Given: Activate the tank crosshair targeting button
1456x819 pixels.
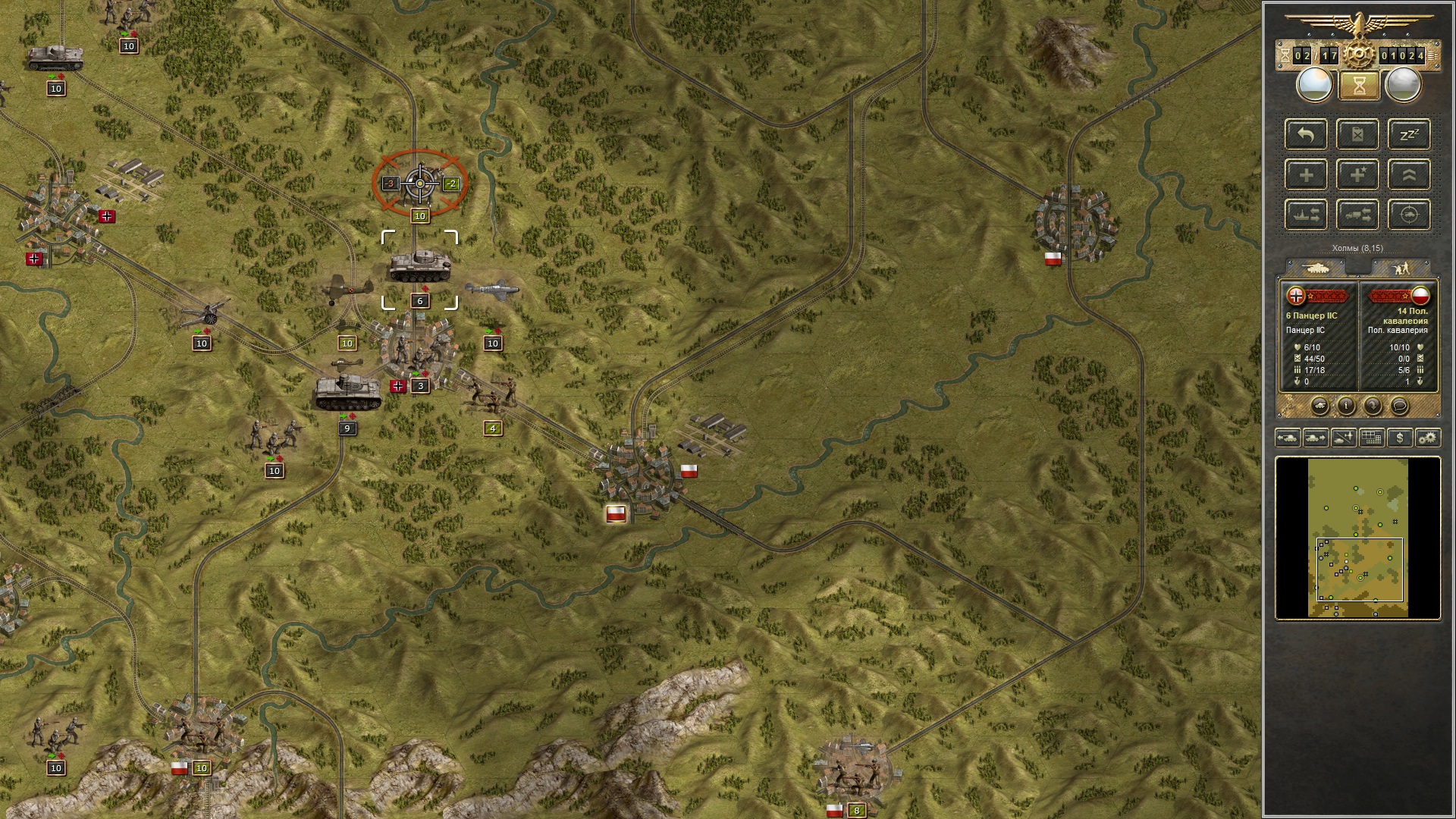Looking at the screenshot, I should (x=1409, y=215).
